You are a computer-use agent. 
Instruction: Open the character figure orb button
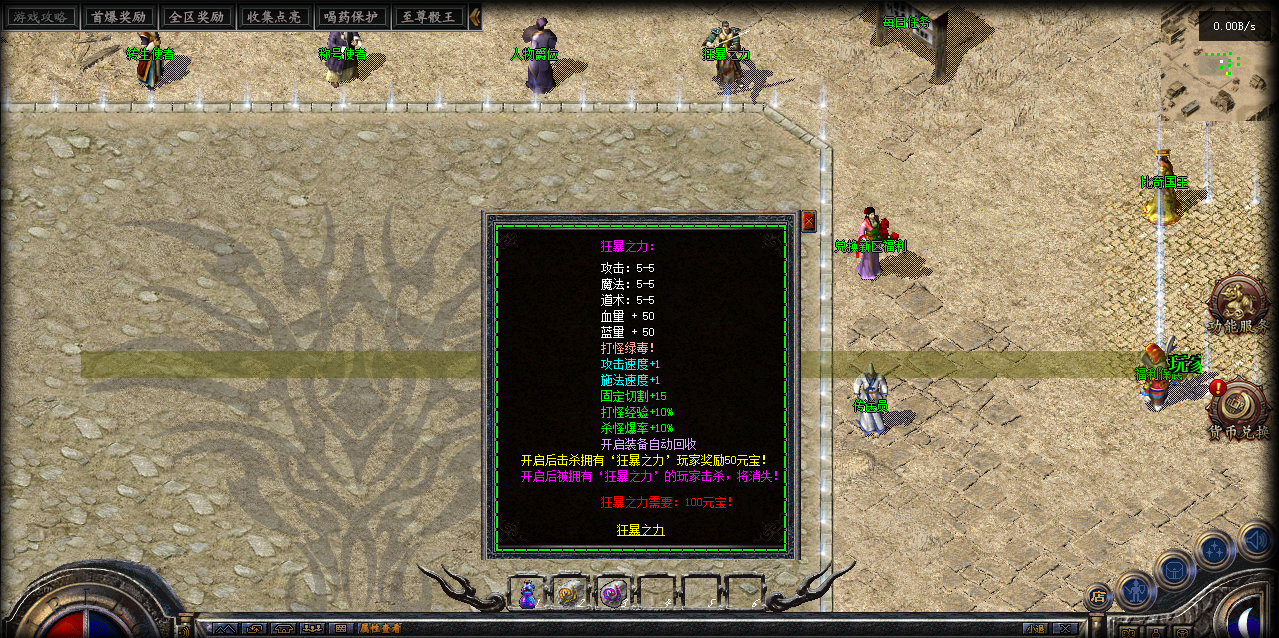click(x=1136, y=590)
